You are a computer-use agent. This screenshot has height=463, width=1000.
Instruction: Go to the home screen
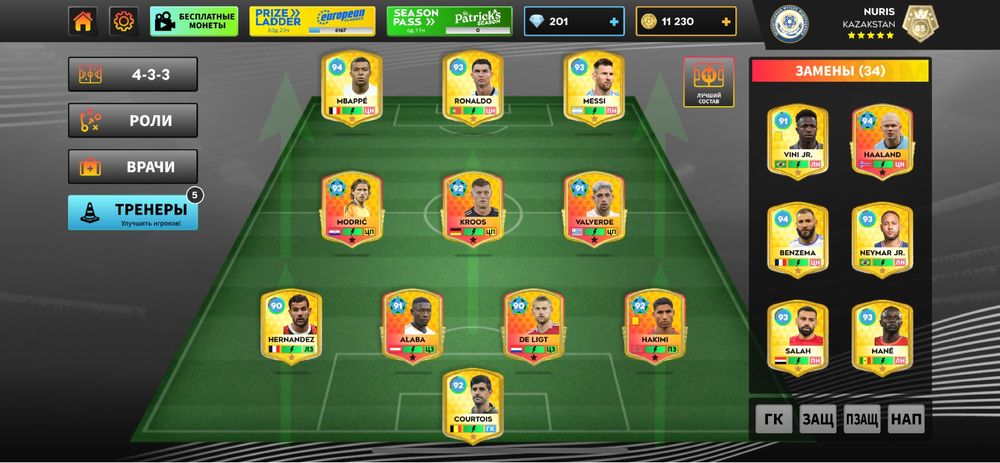tap(83, 20)
